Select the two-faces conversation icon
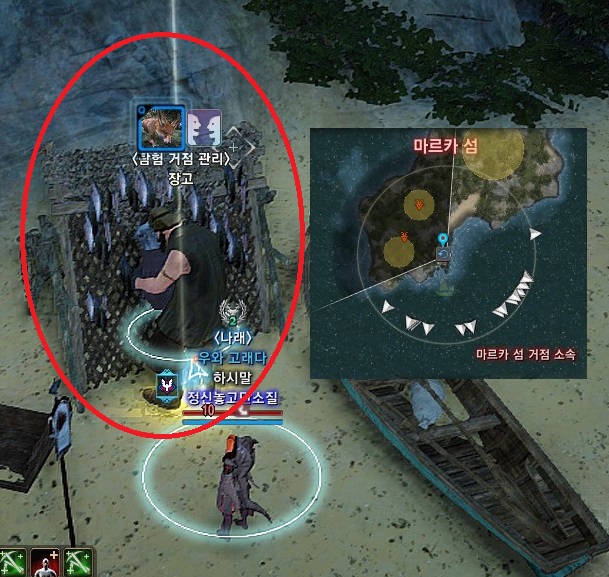The width and height of the screenshot is (609, 577). pos(204,127)
